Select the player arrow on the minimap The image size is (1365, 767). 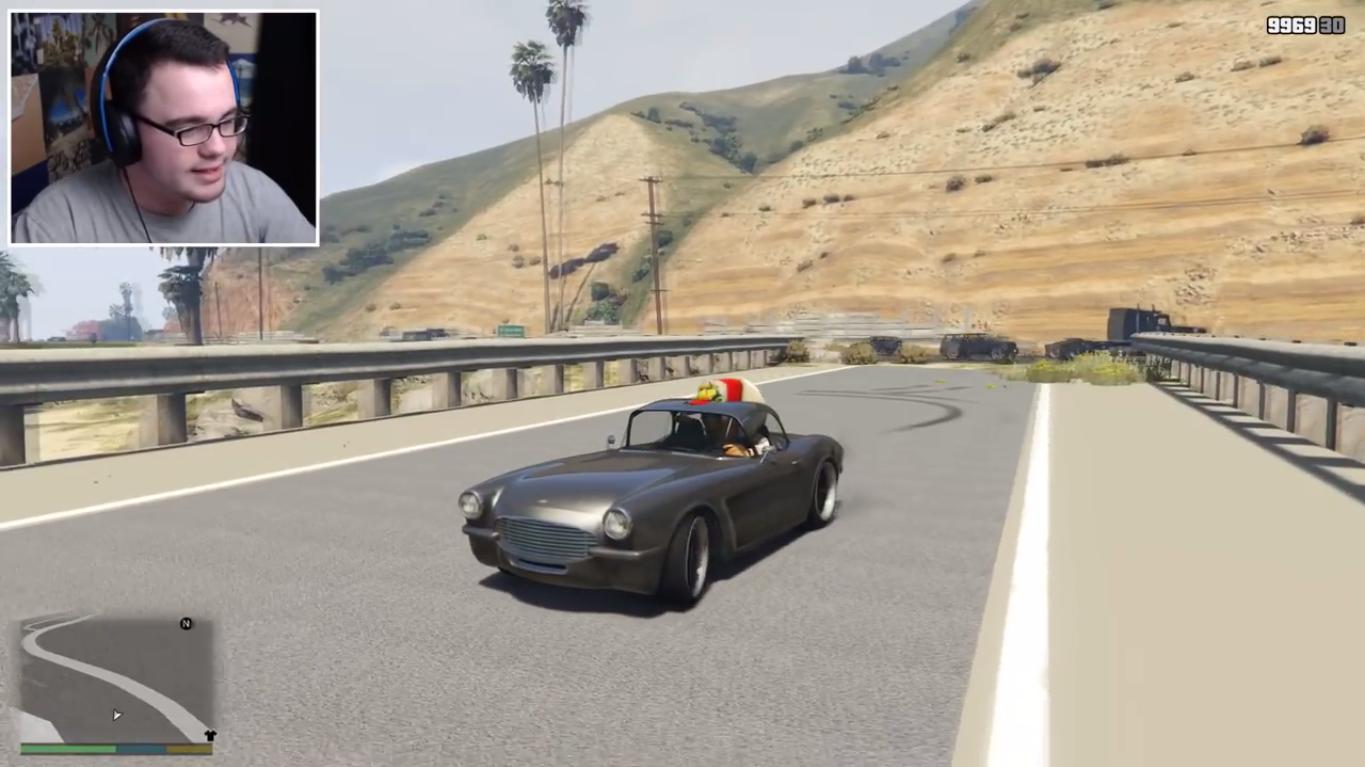click(116, 715)
